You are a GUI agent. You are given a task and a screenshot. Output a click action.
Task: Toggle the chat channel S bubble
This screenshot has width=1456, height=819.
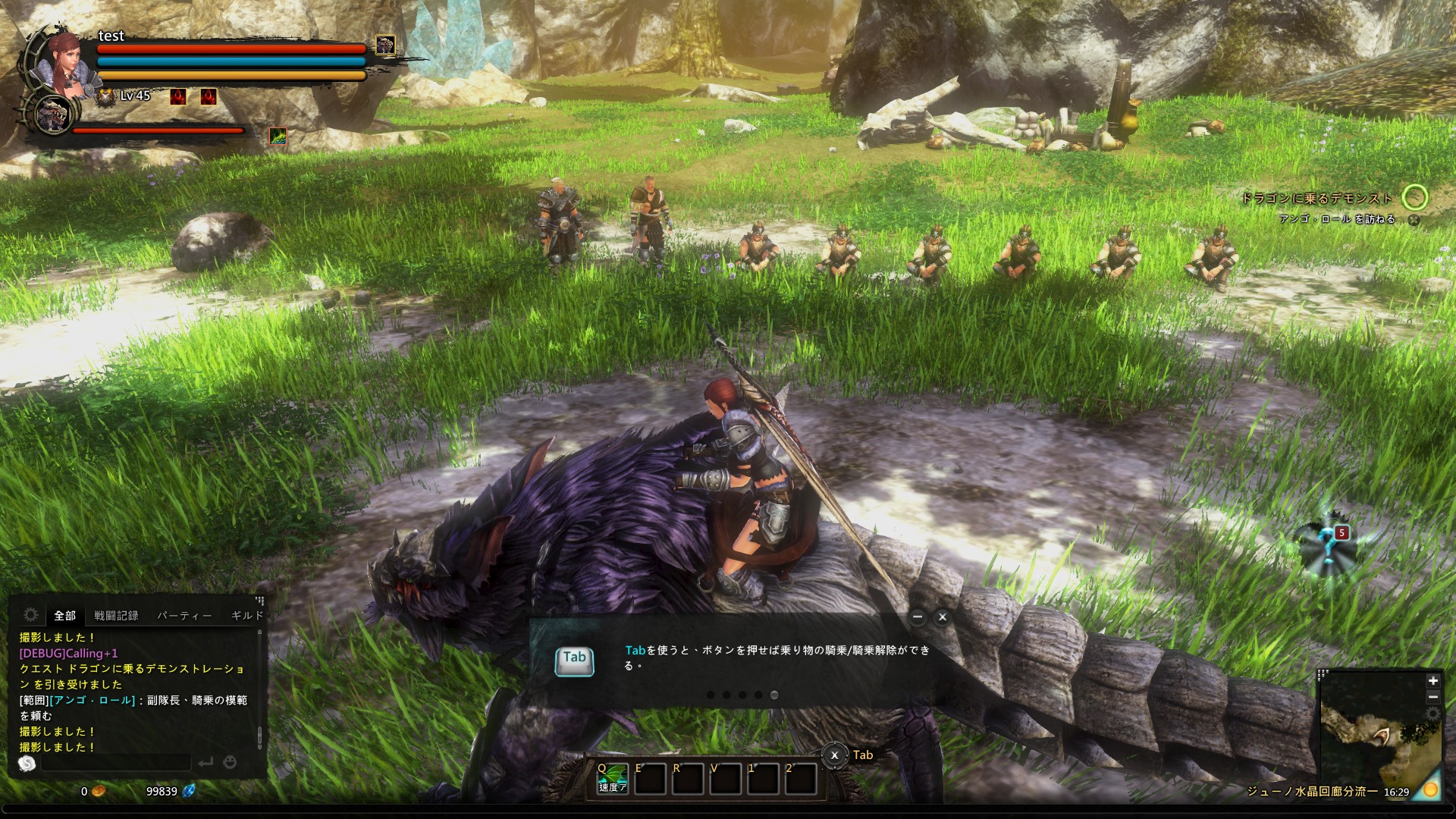[x=27, y=763]
